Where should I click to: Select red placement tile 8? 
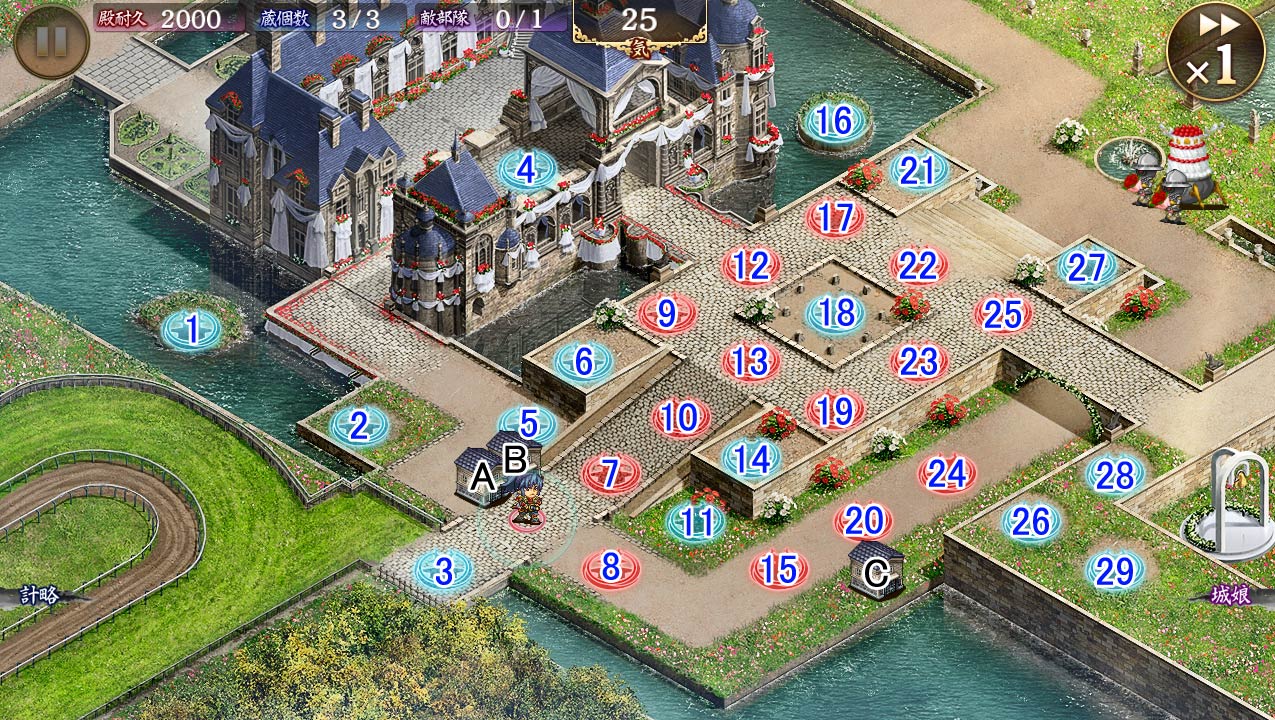tap(610, 569)
